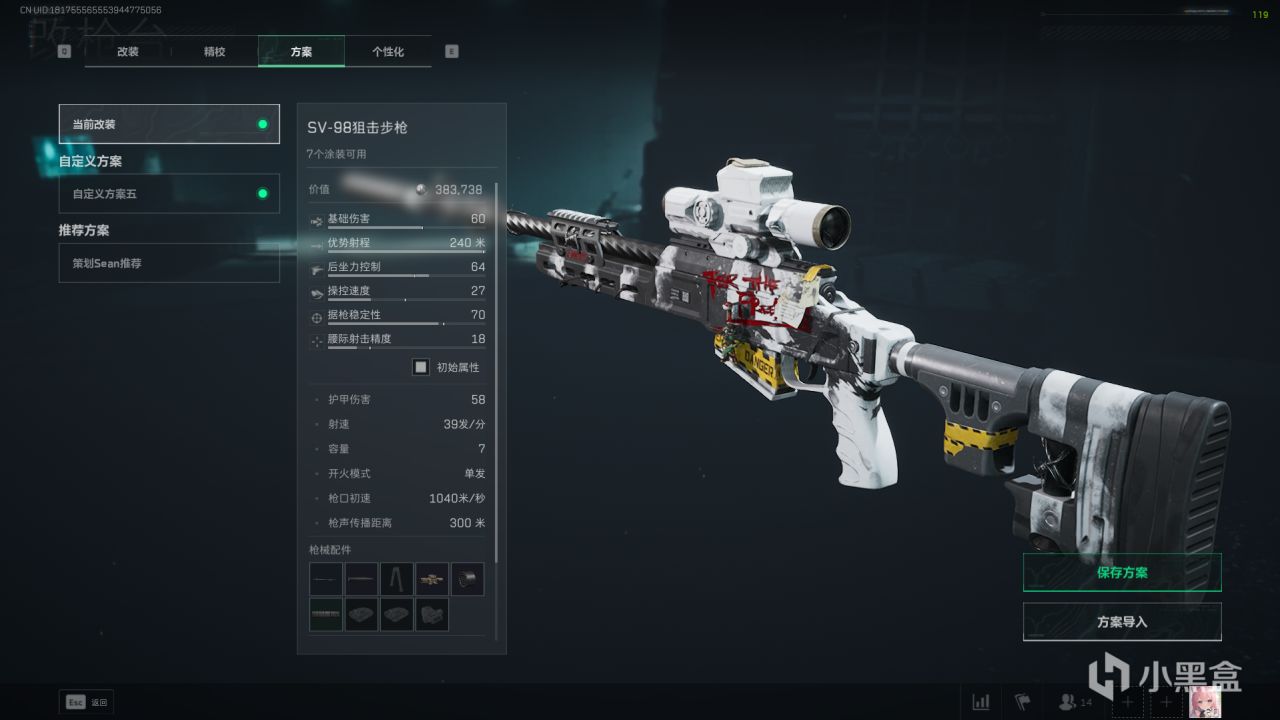This screenshot has height=720, width=1280.
Task: Click the 保存方案 save button
Action: (1122, 573)
